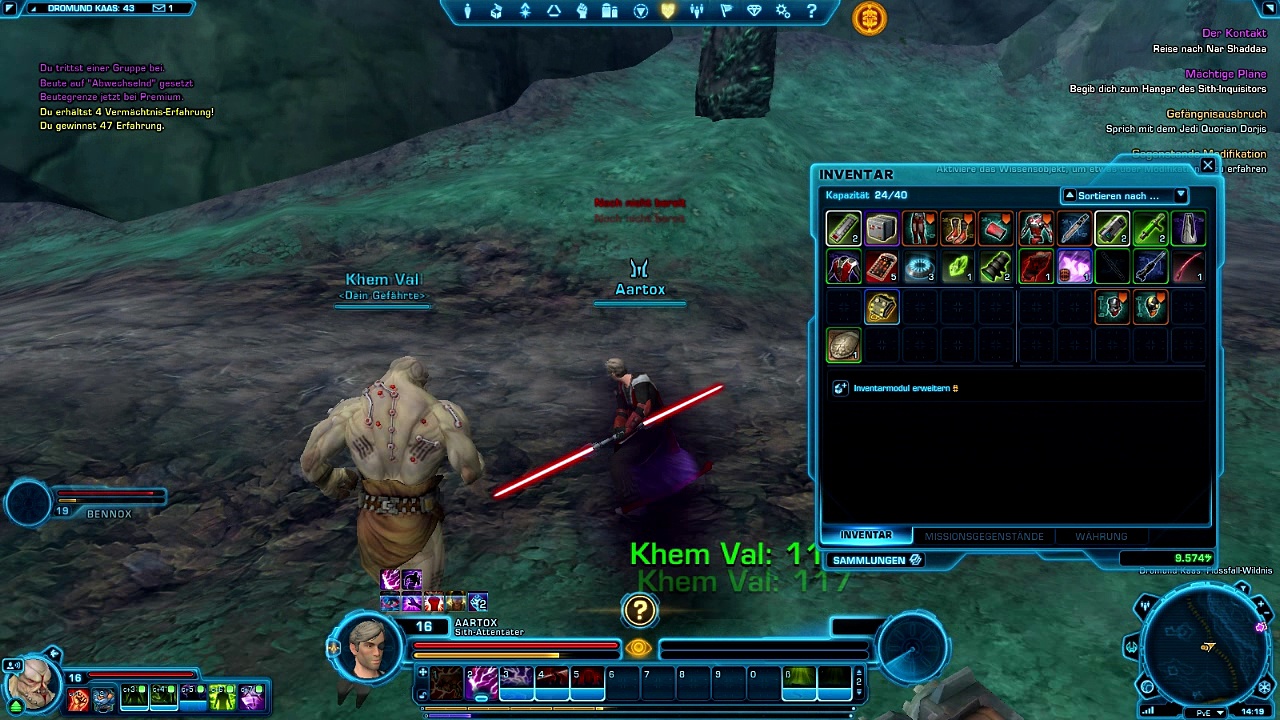Select the round stone relic item

coord(843,346)
